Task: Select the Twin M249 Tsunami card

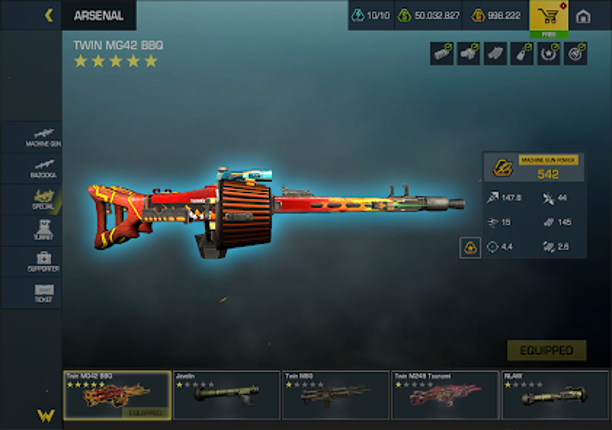Action: 443,396
